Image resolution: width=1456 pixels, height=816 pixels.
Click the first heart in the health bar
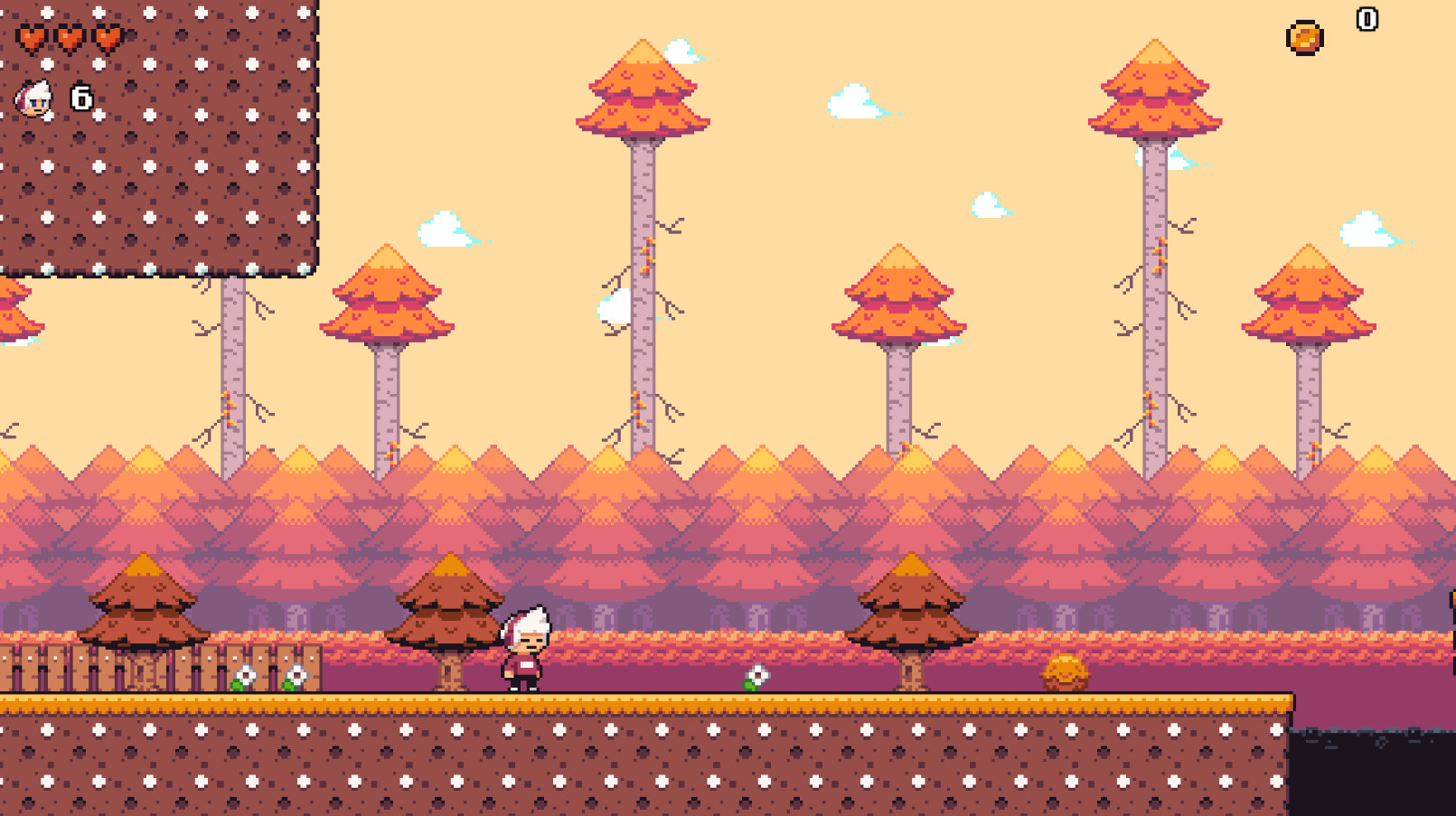(x=32, y=38)
